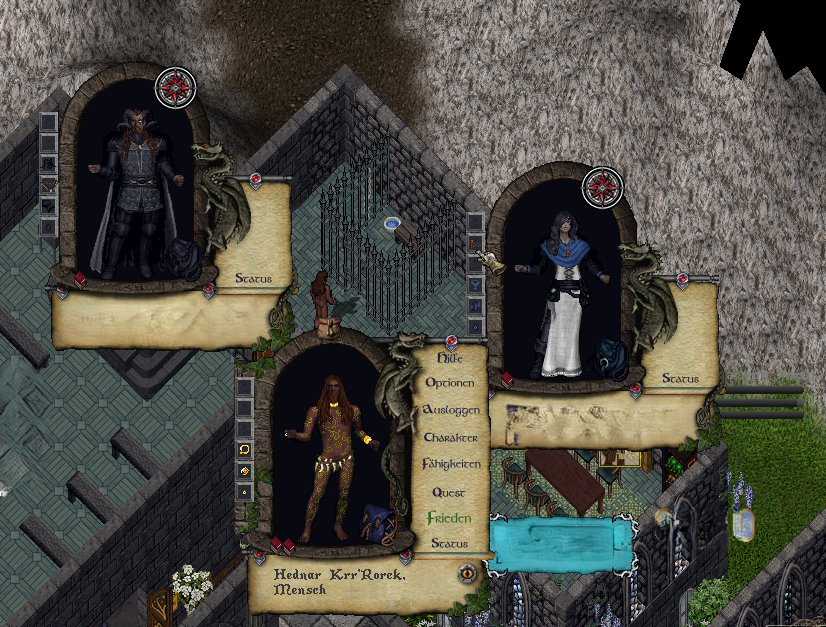The height and width of the screenshot is (627, 826).
Task: Select the necklace slot on the horned warrior's paperdoll
Action: (x=48, y=184)
